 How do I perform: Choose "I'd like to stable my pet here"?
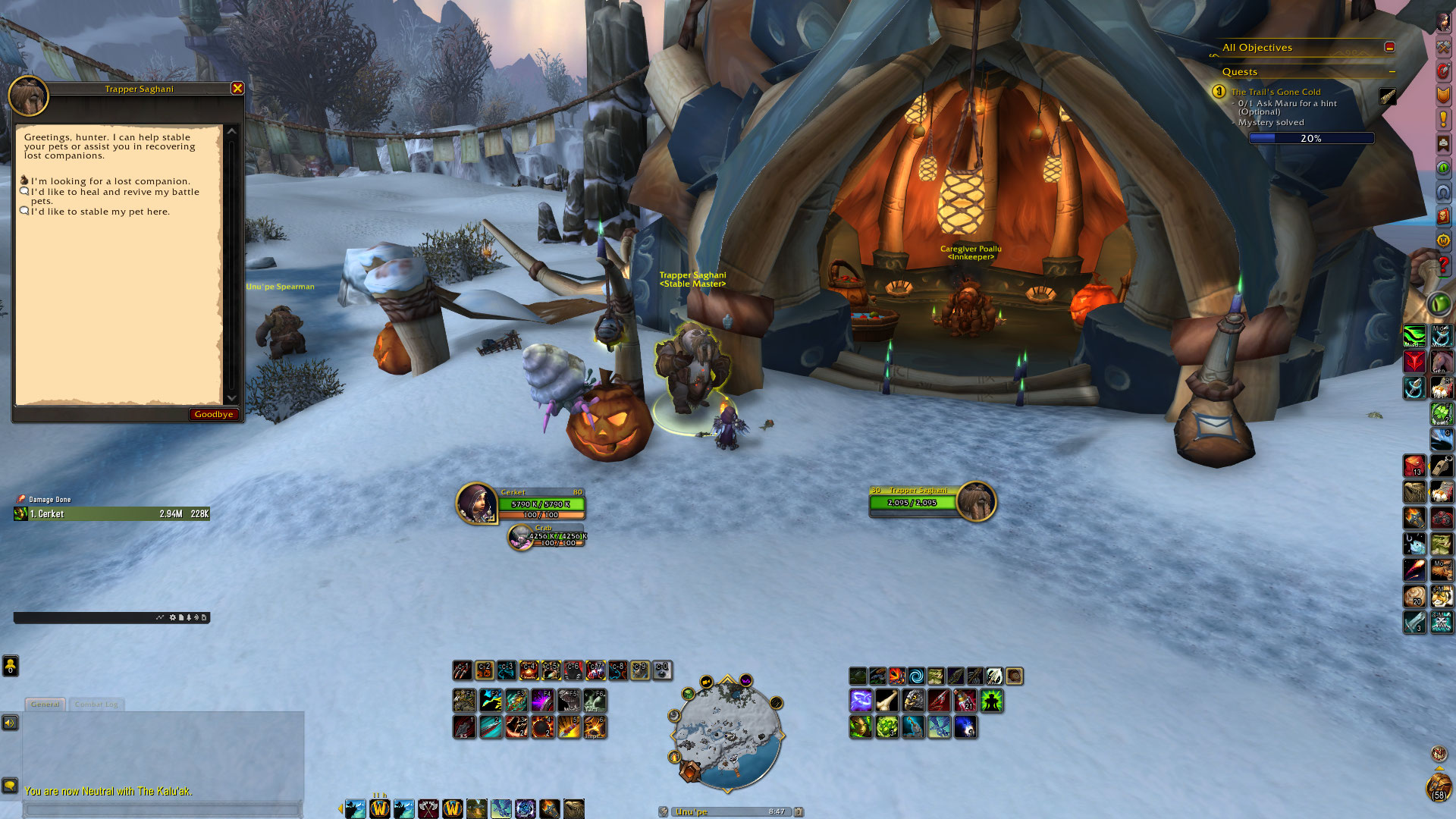(100, 212)
